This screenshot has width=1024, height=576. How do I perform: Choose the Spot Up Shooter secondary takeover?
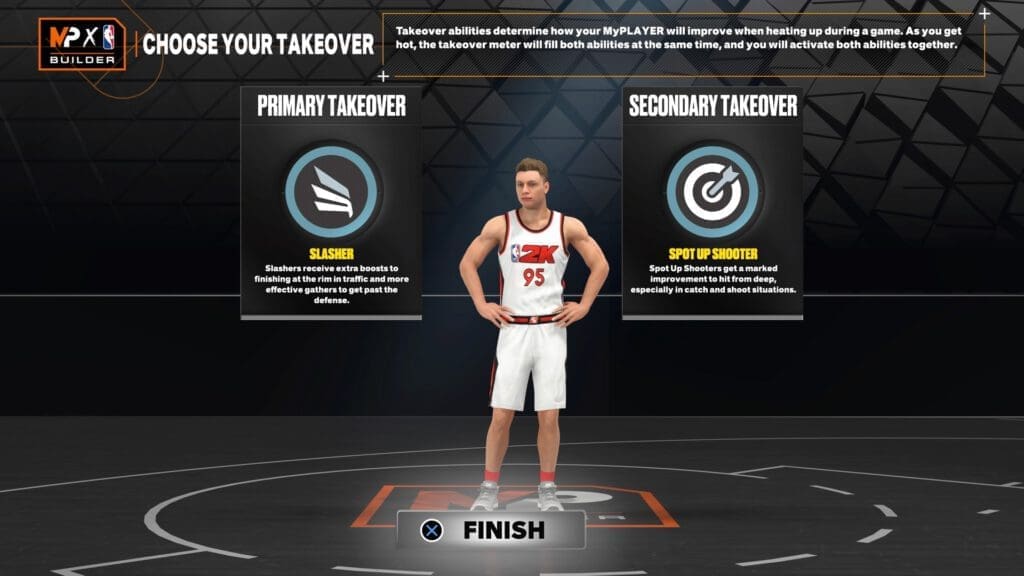tap(712, 203)
